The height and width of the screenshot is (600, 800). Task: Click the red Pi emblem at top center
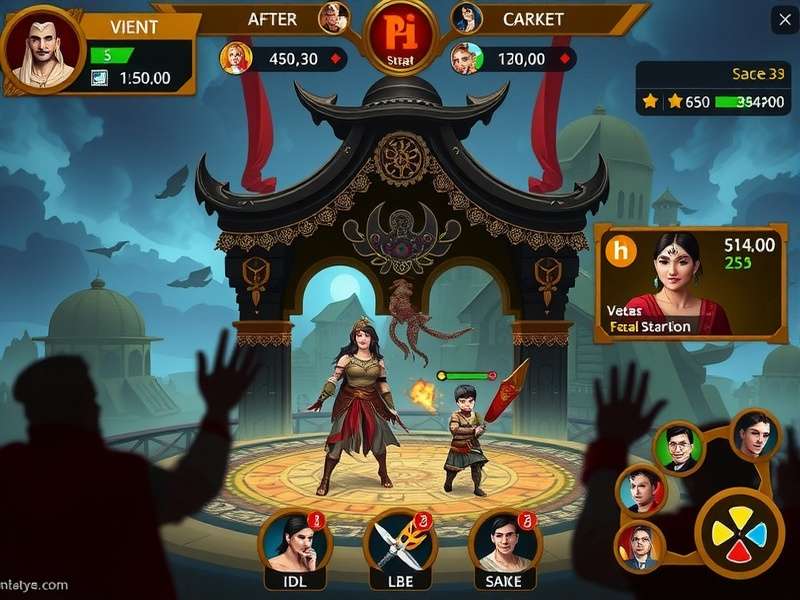pos(400,38)
